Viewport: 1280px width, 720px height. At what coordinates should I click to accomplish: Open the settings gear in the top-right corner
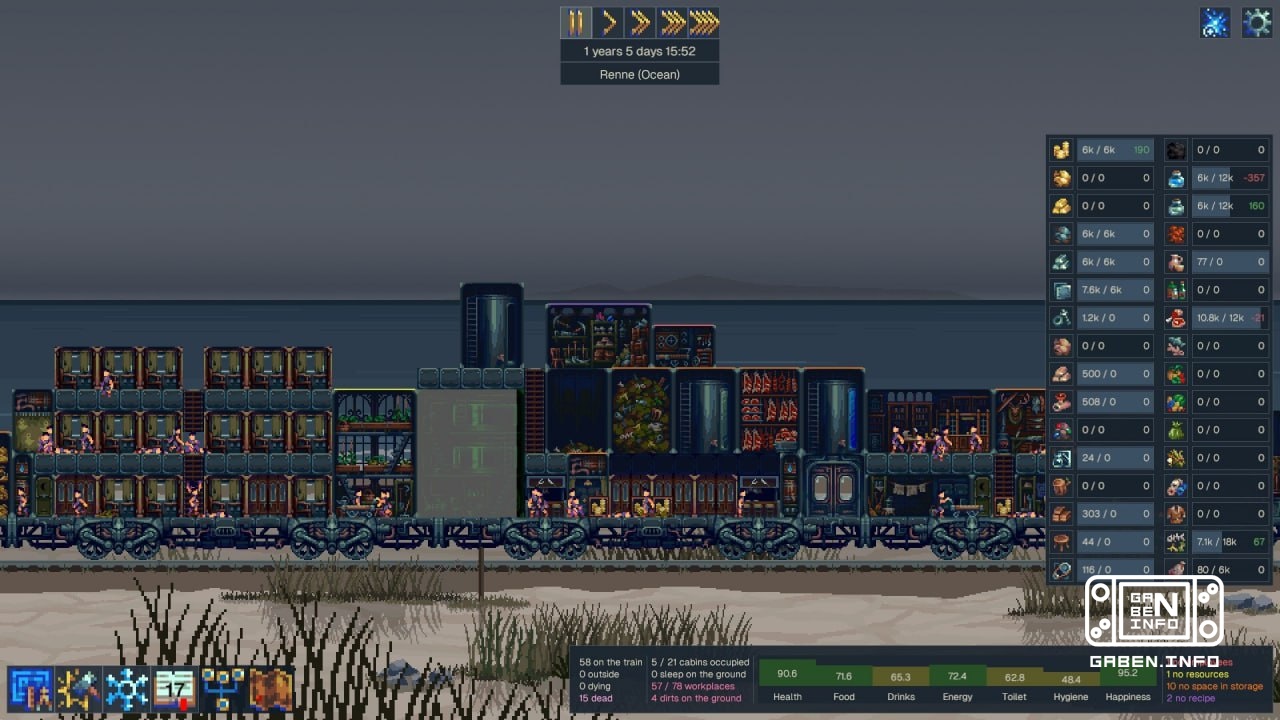point(1256,21)
